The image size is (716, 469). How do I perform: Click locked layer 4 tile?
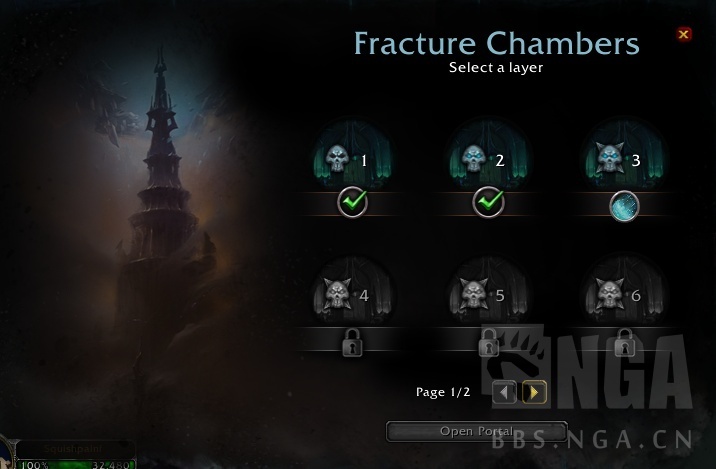352,297
